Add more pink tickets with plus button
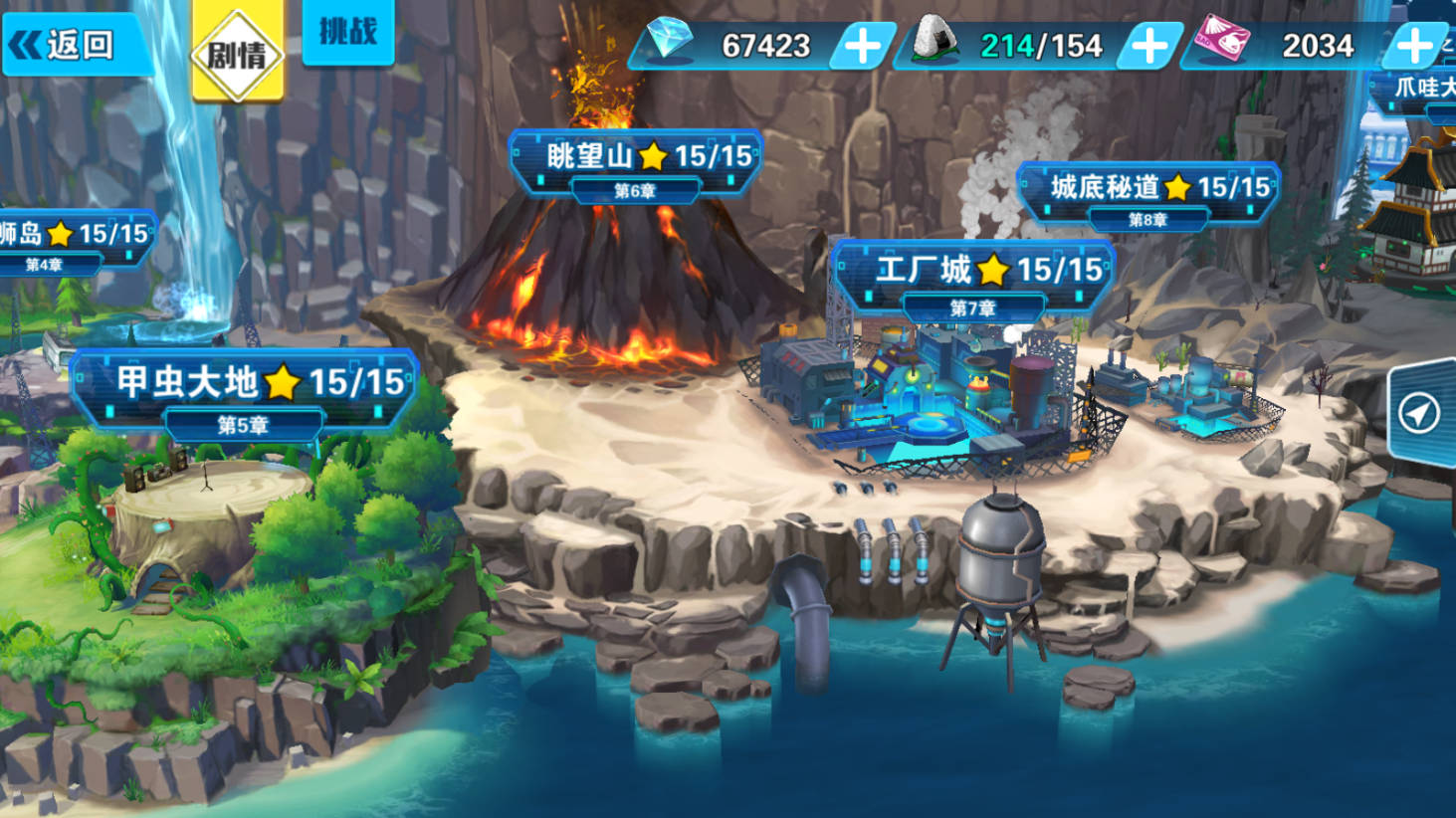The height and width of the screenshot is (818, 1456). [1413, 46]
